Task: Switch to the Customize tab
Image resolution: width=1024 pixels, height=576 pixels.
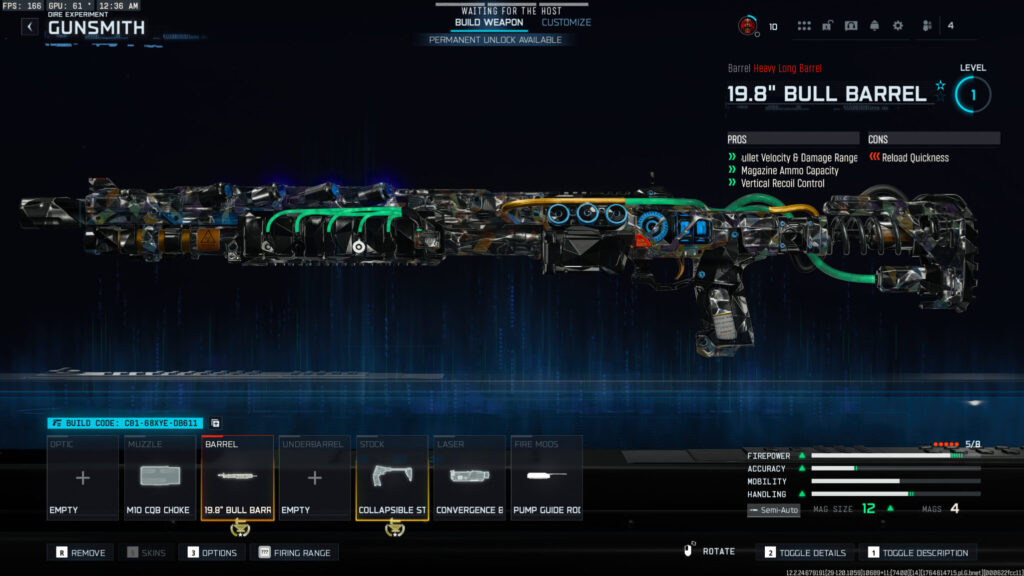Action: pos(566,22)
